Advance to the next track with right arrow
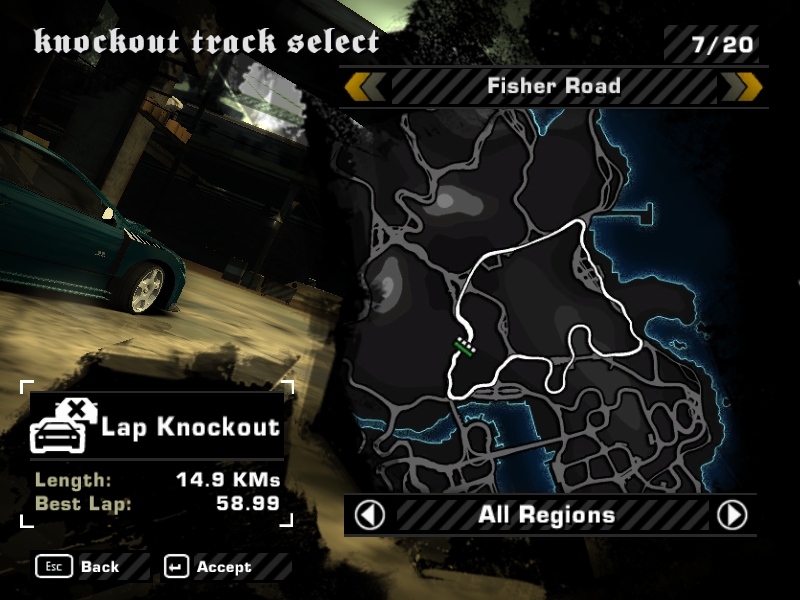This screenshot has width=800, height=600. tap(741, 87)
